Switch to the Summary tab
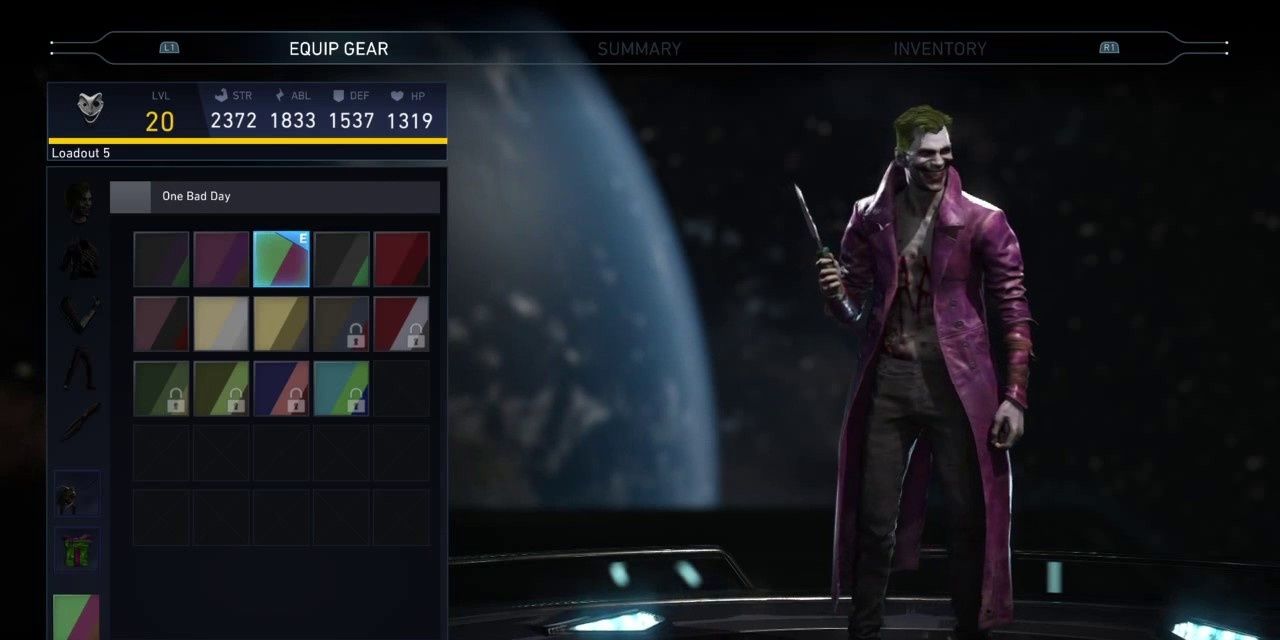The width and height of the screenshot is (1280, 640). [639, 48]
